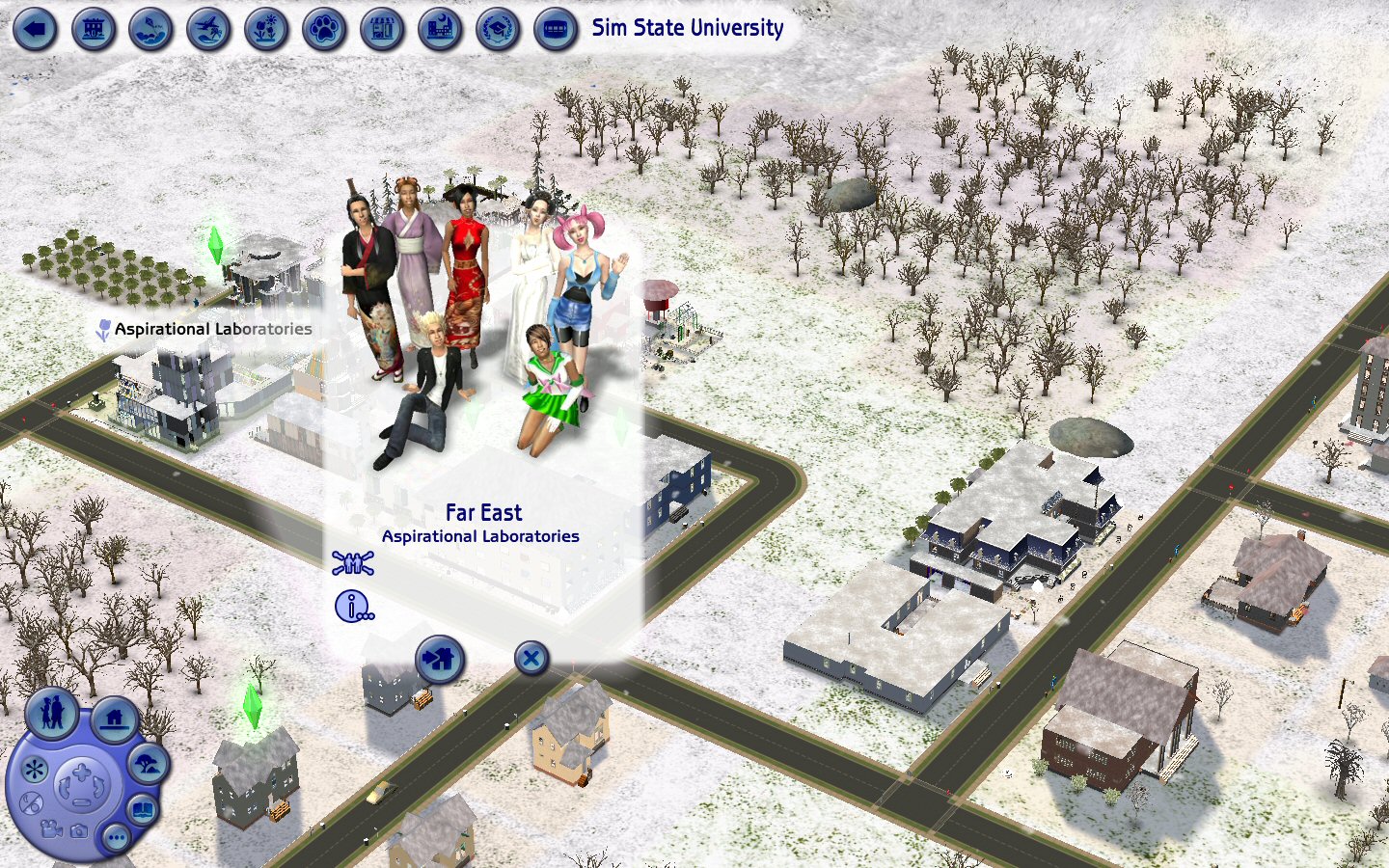The image size is (1389, 868).
Task: Open the three-dot options menu
Action: tap(116, 837)
